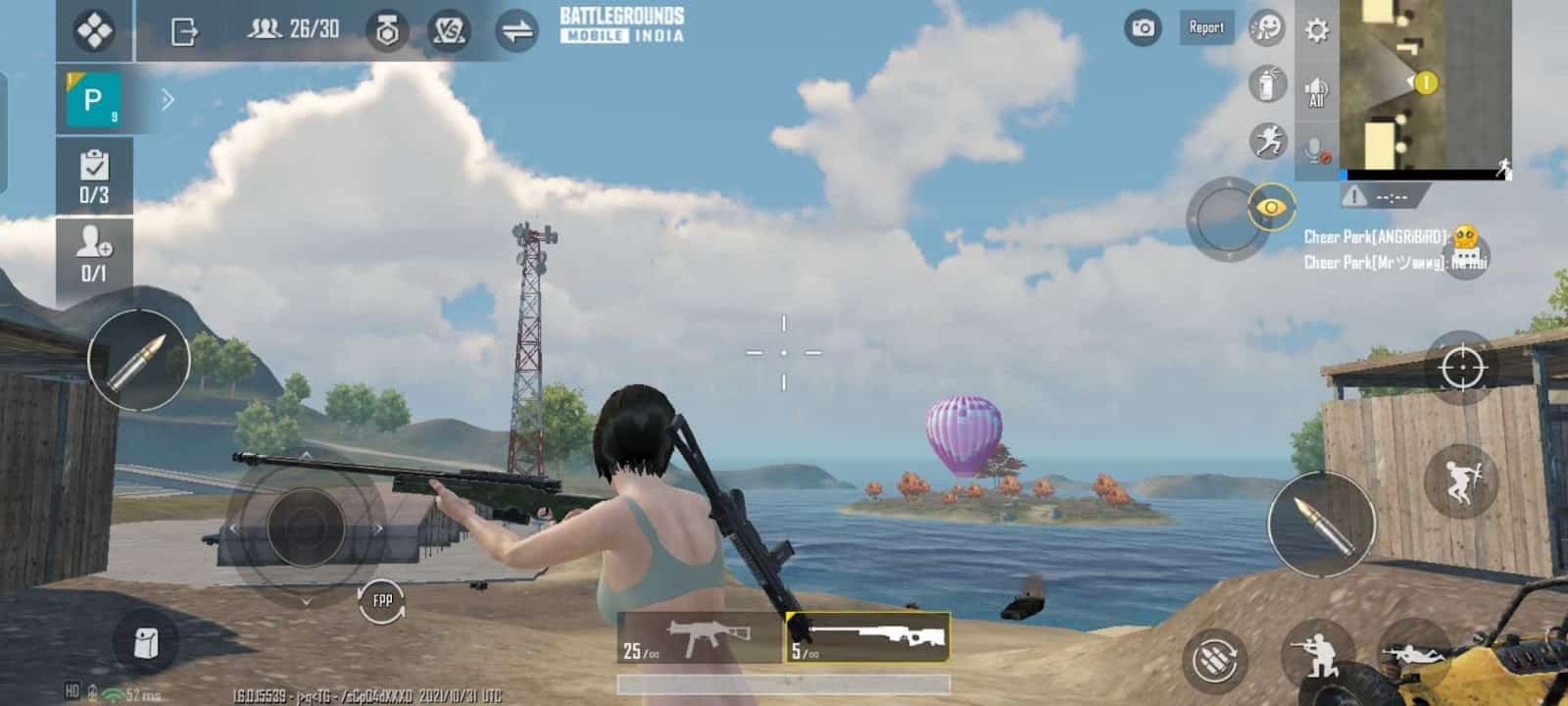1568x706 pixels.
Task: Open the voice channel selector labeled All
Action: pos(1314,90)
